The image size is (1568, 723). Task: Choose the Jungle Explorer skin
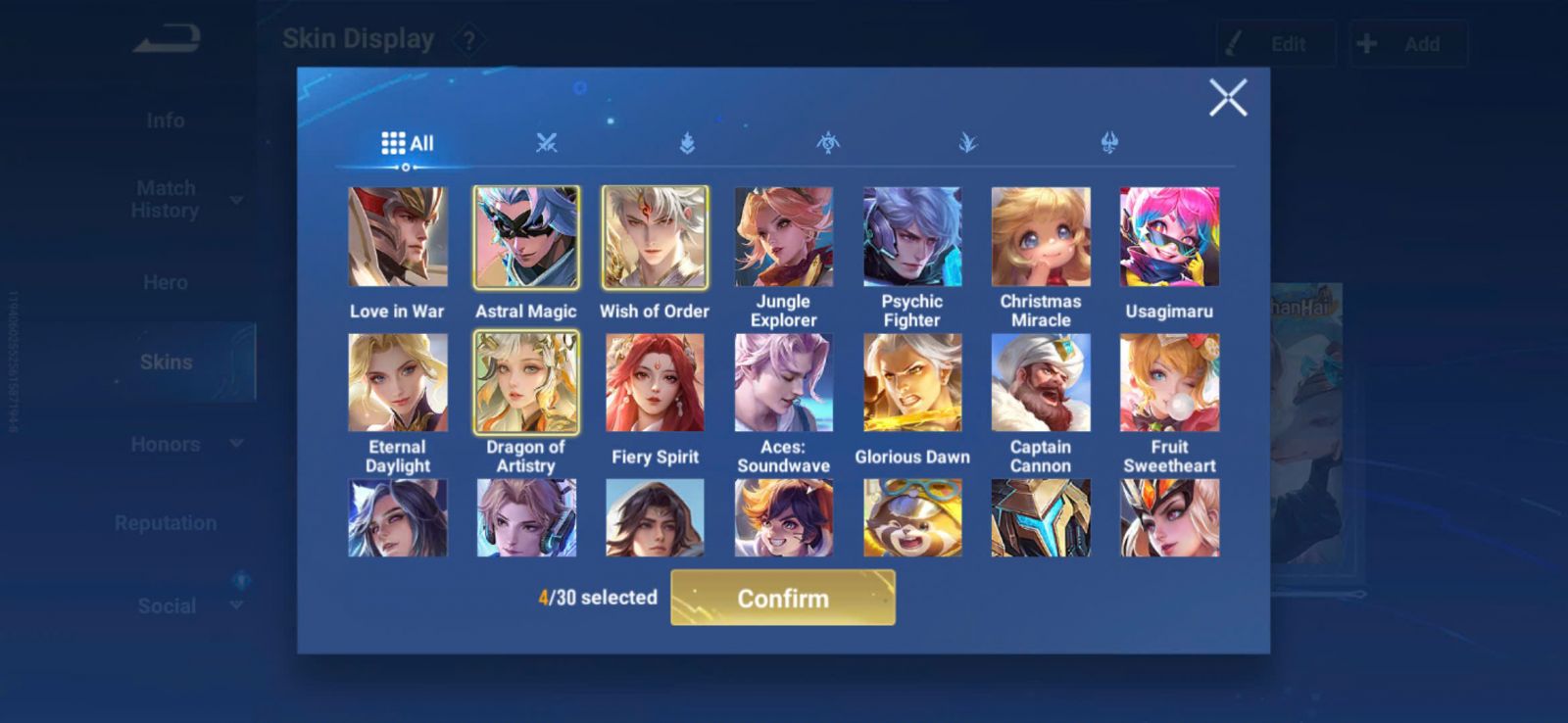click(783, 237)
